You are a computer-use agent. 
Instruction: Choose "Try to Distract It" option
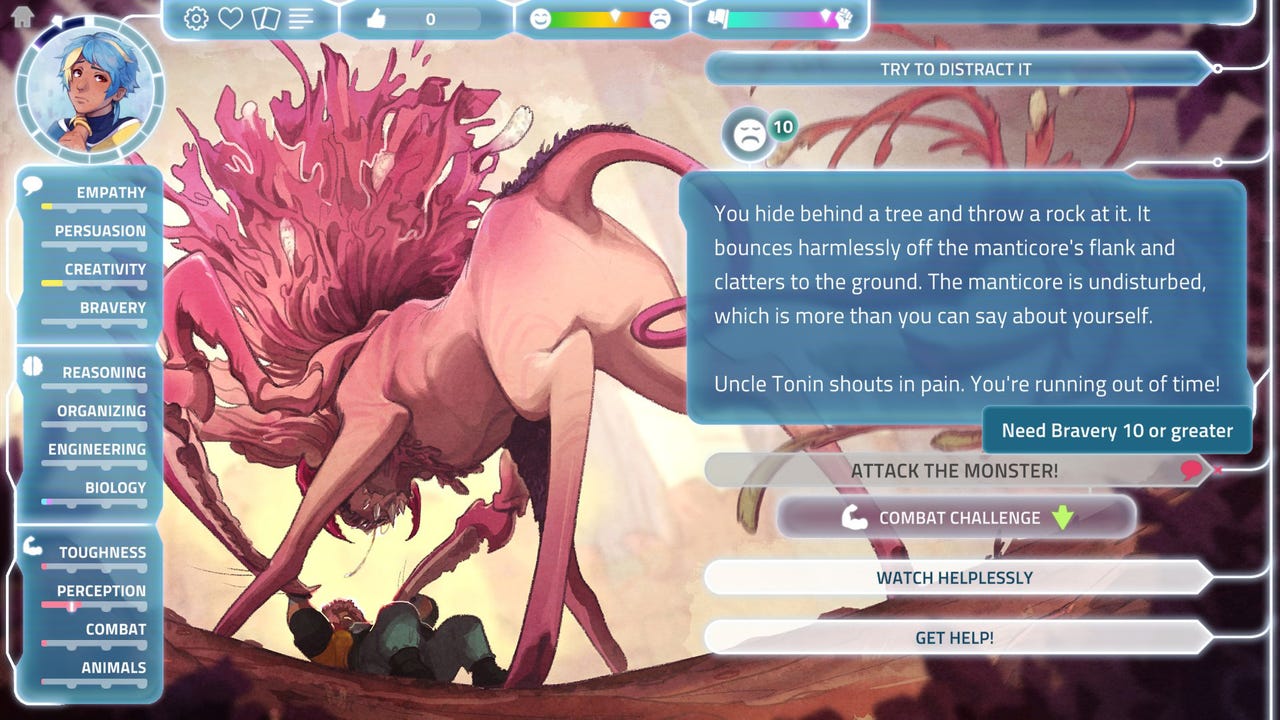[x=955, y=69]
